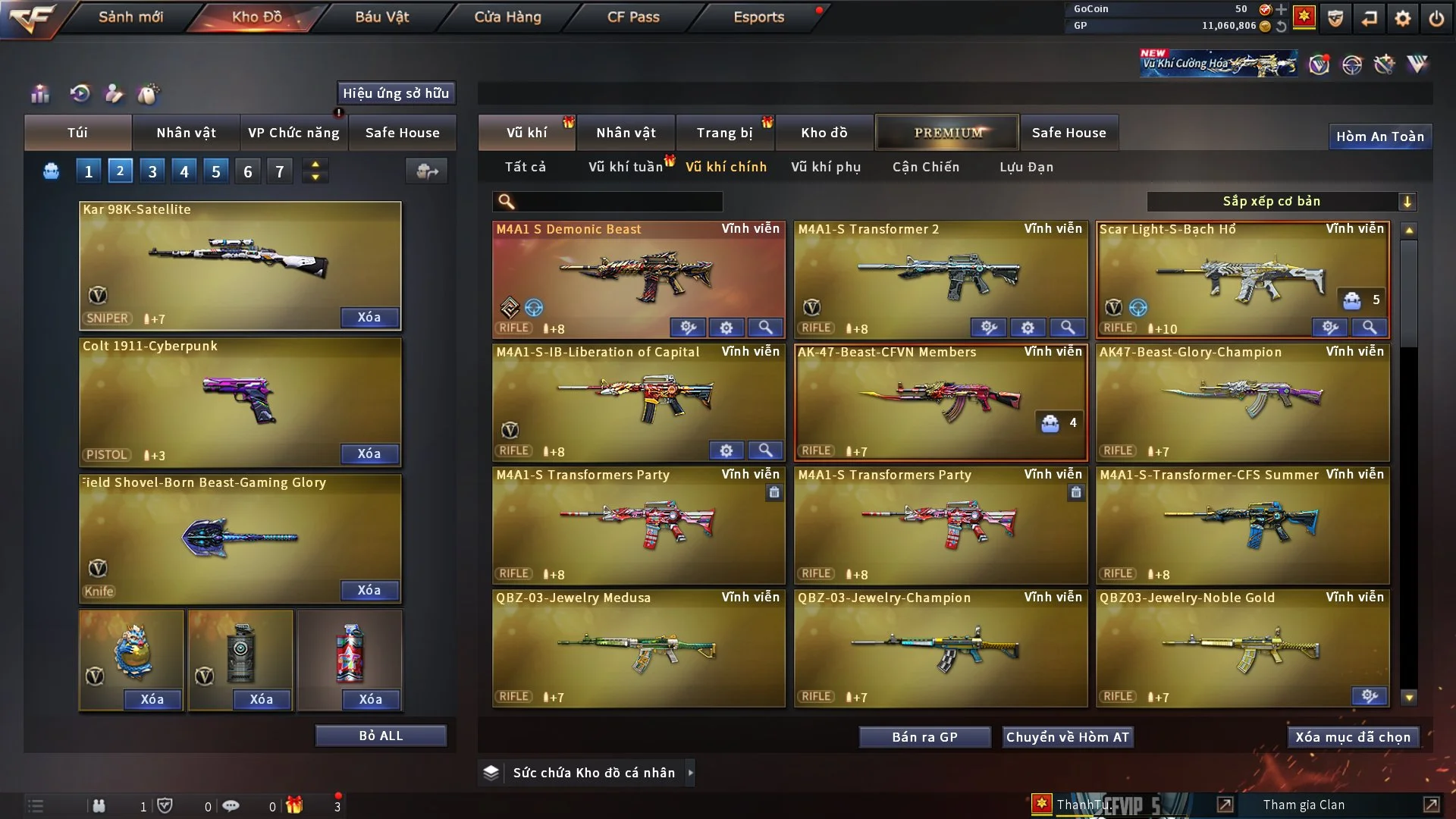Switch to the PREMIUM storage tab
Screen dimensions: 1456x819
click(947, 133)
